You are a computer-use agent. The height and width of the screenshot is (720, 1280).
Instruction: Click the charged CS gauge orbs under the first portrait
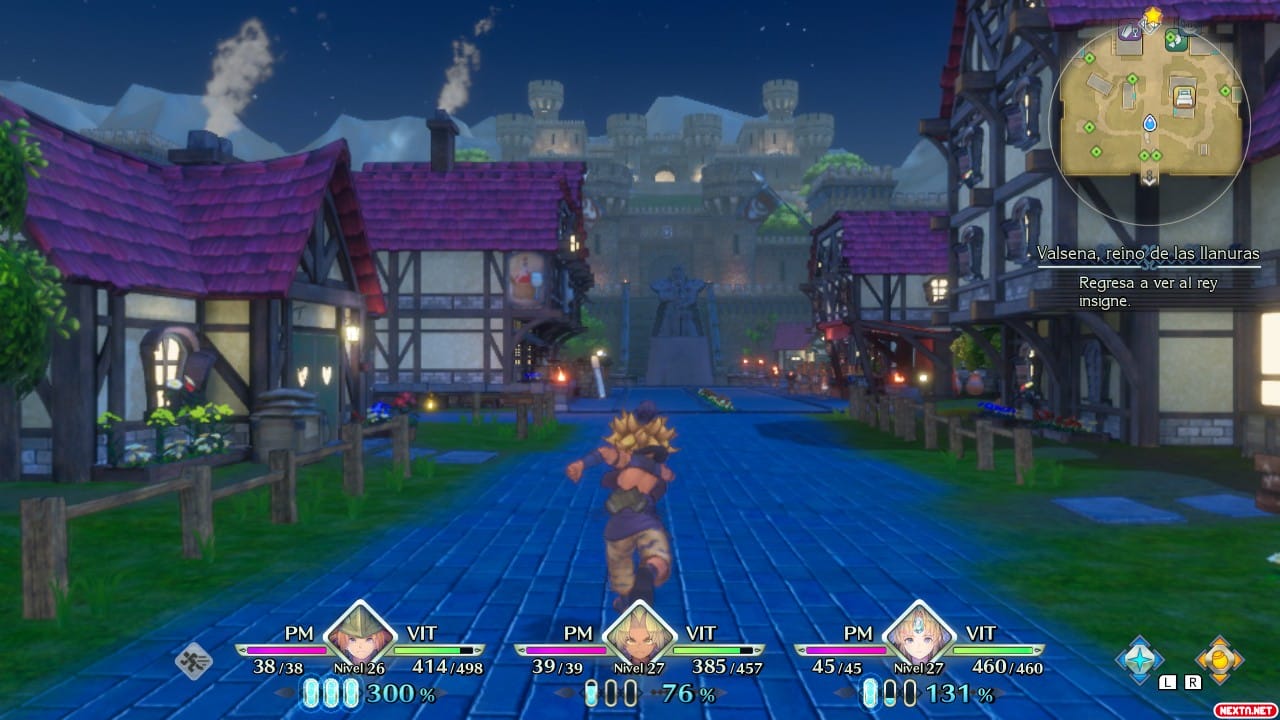coord(330,691)
